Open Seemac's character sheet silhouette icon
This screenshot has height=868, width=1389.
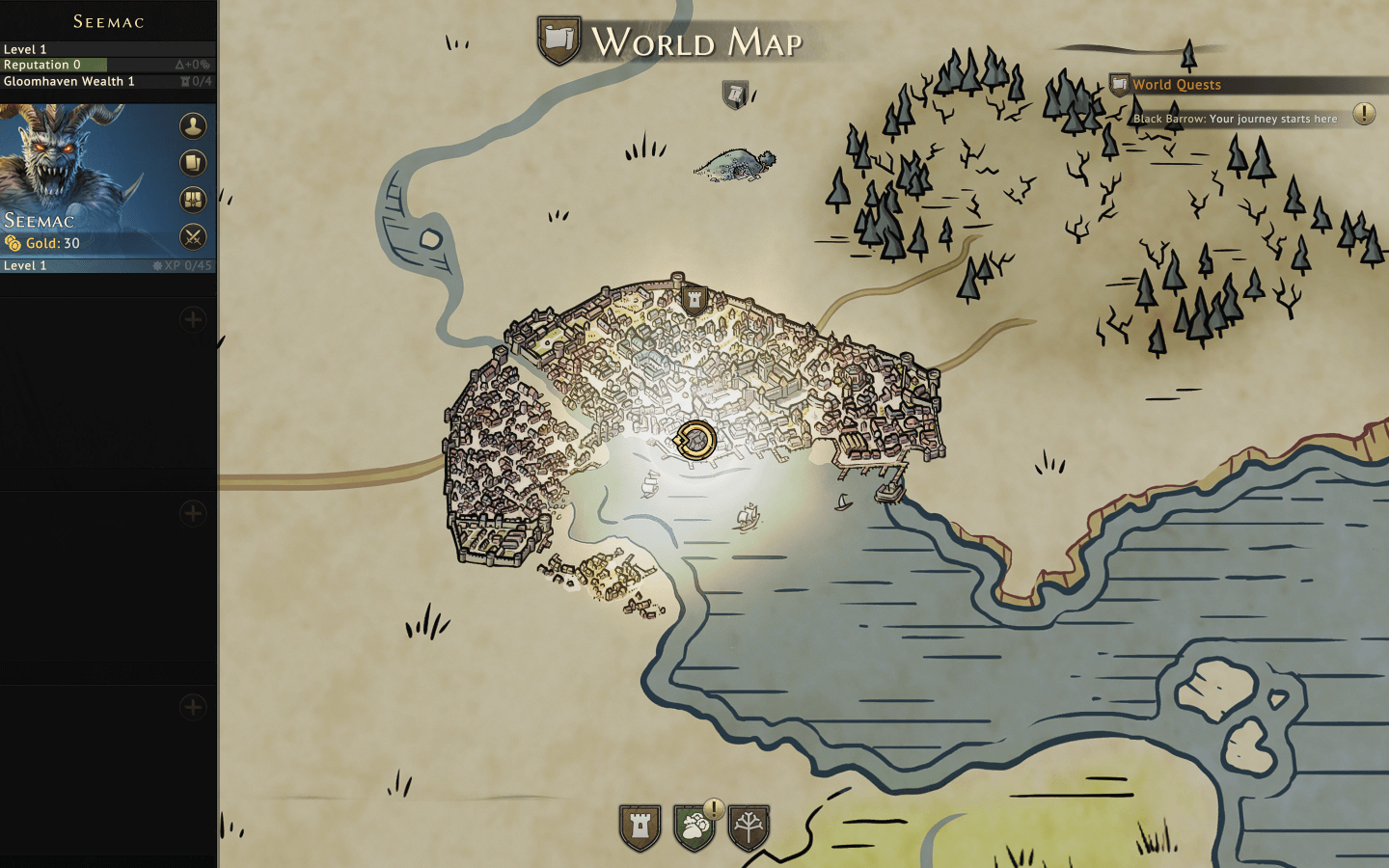[193, 126]
